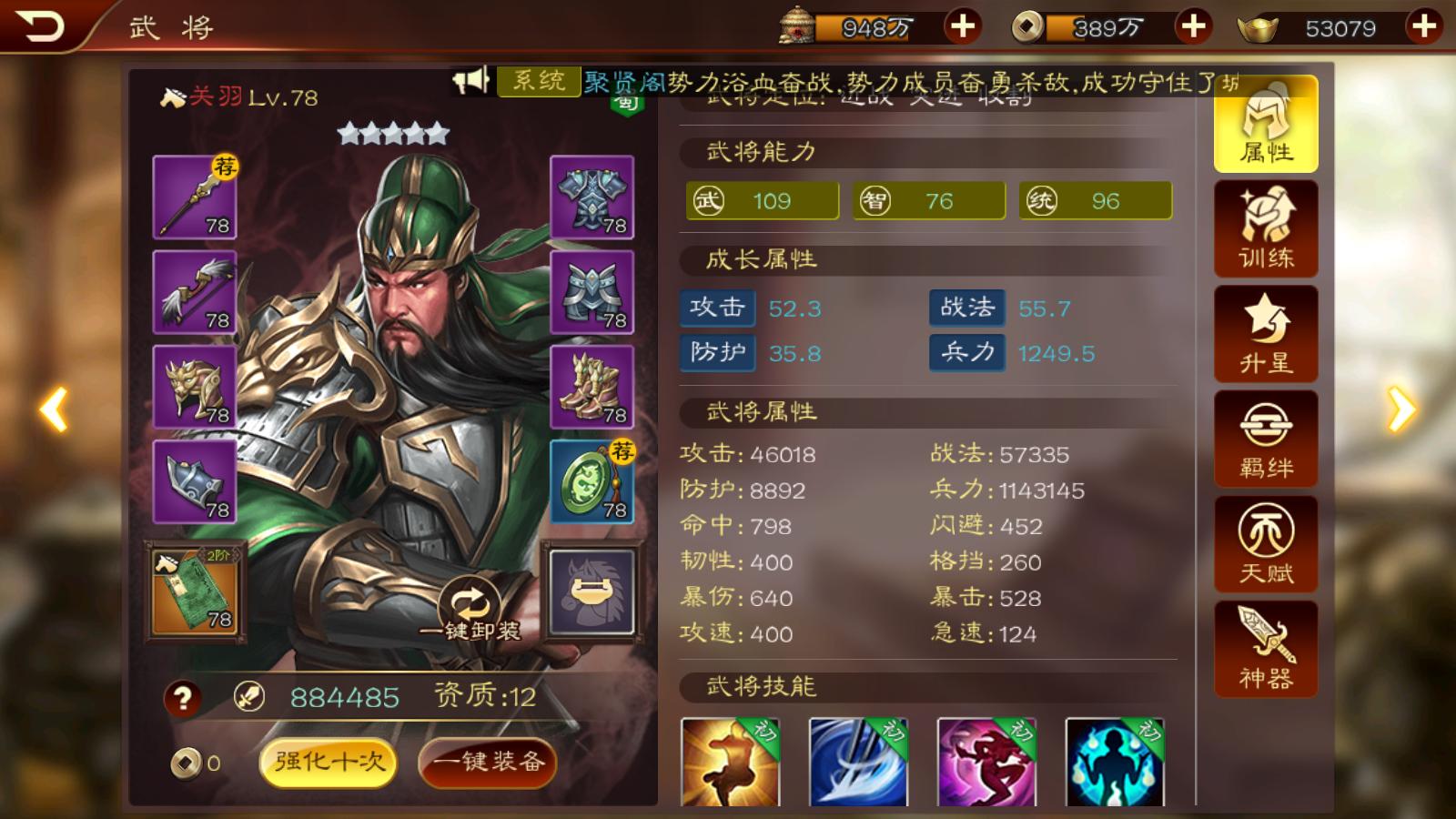Open the 羁绊 bonds panel

1264,439
